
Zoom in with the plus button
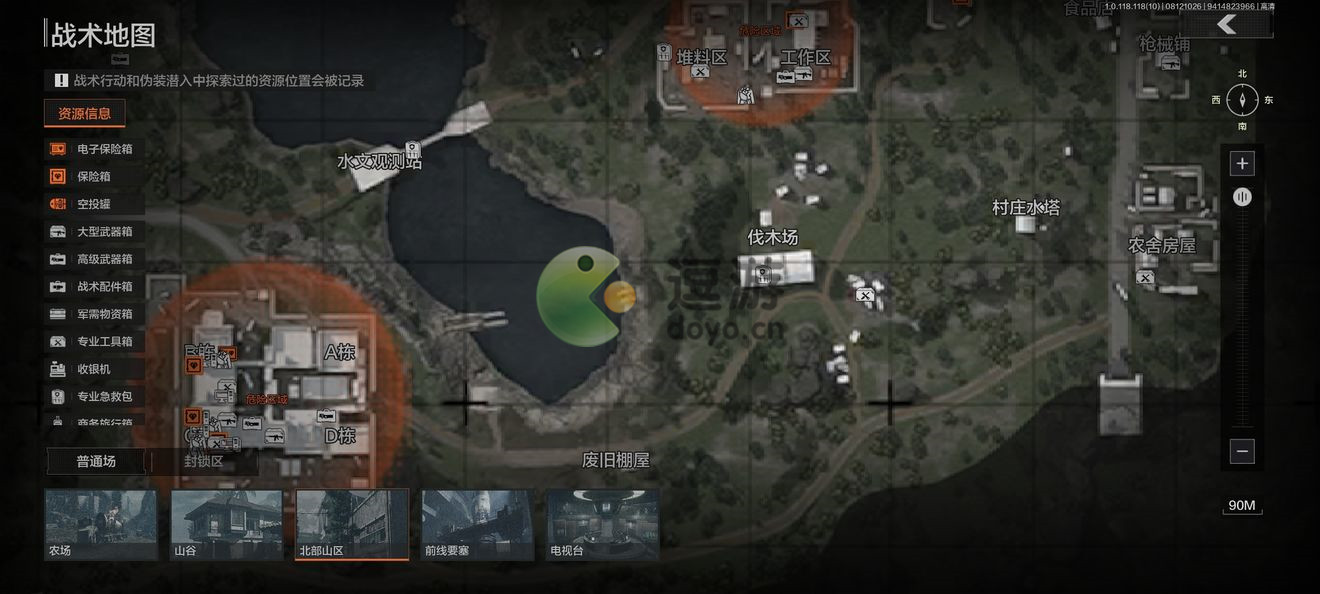pos(1242,163)
